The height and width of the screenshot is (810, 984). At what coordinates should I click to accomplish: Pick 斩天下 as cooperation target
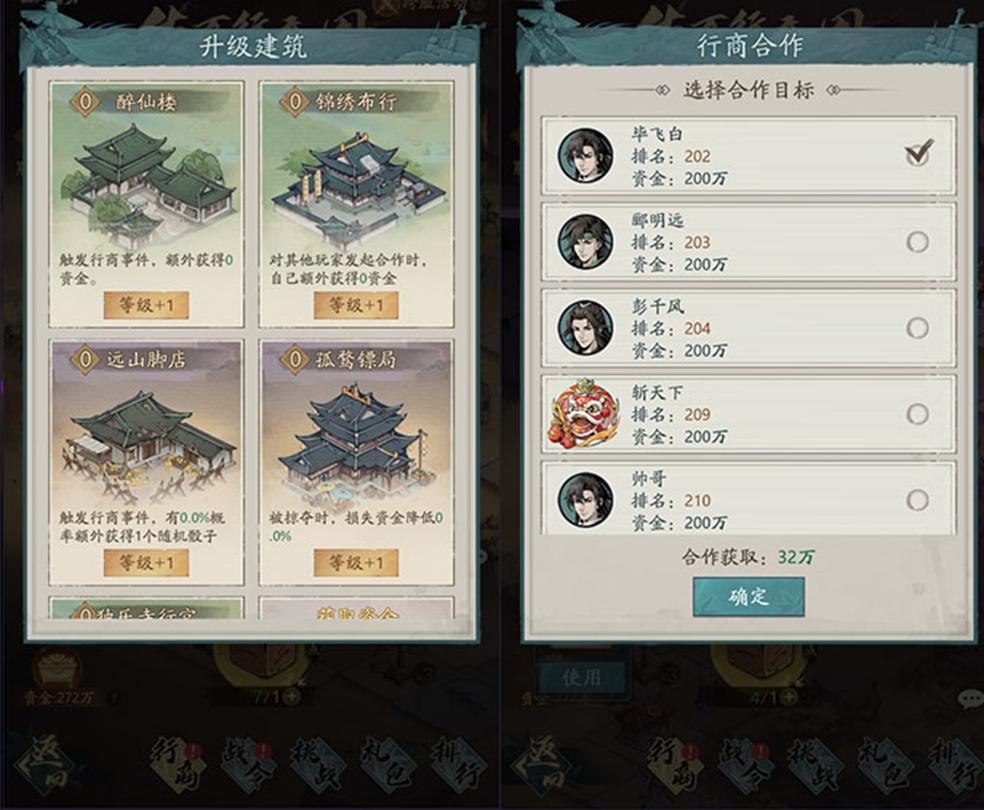917,414
